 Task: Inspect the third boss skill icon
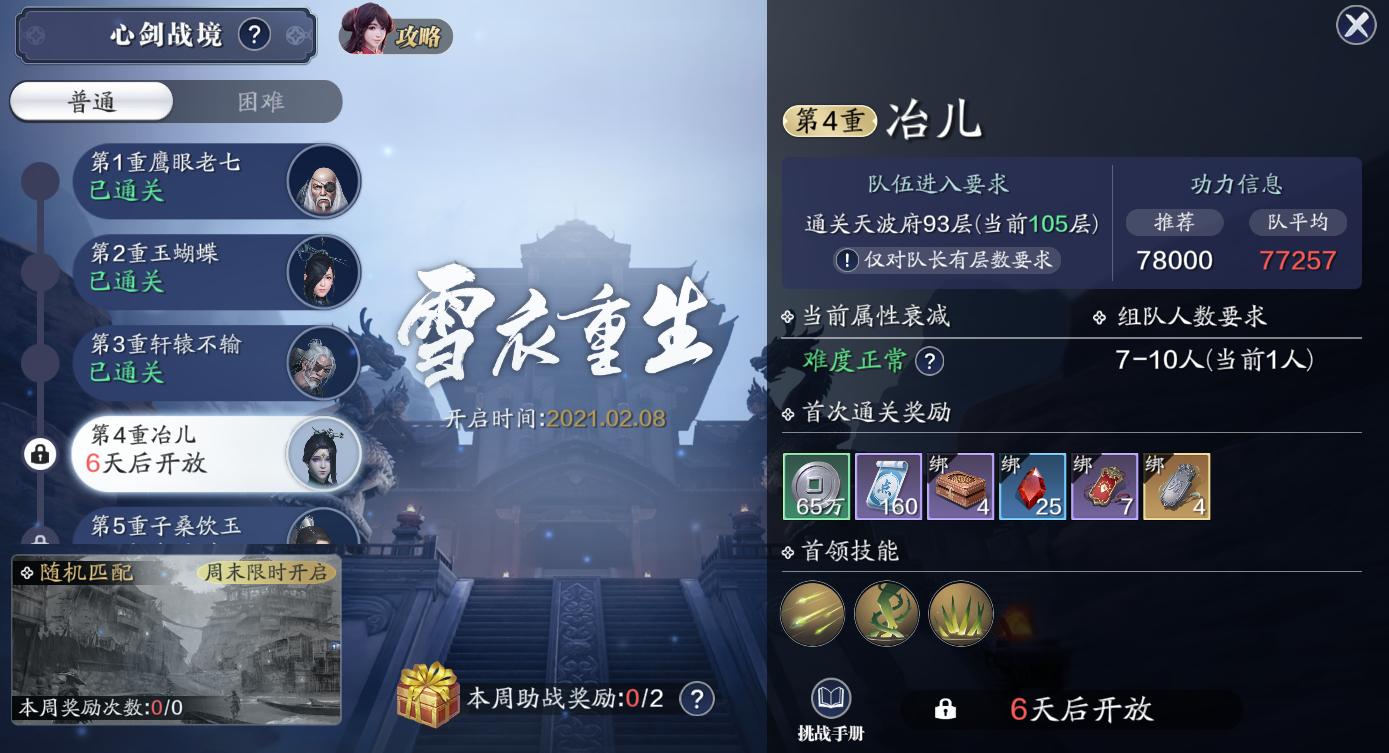click(960, 613)
